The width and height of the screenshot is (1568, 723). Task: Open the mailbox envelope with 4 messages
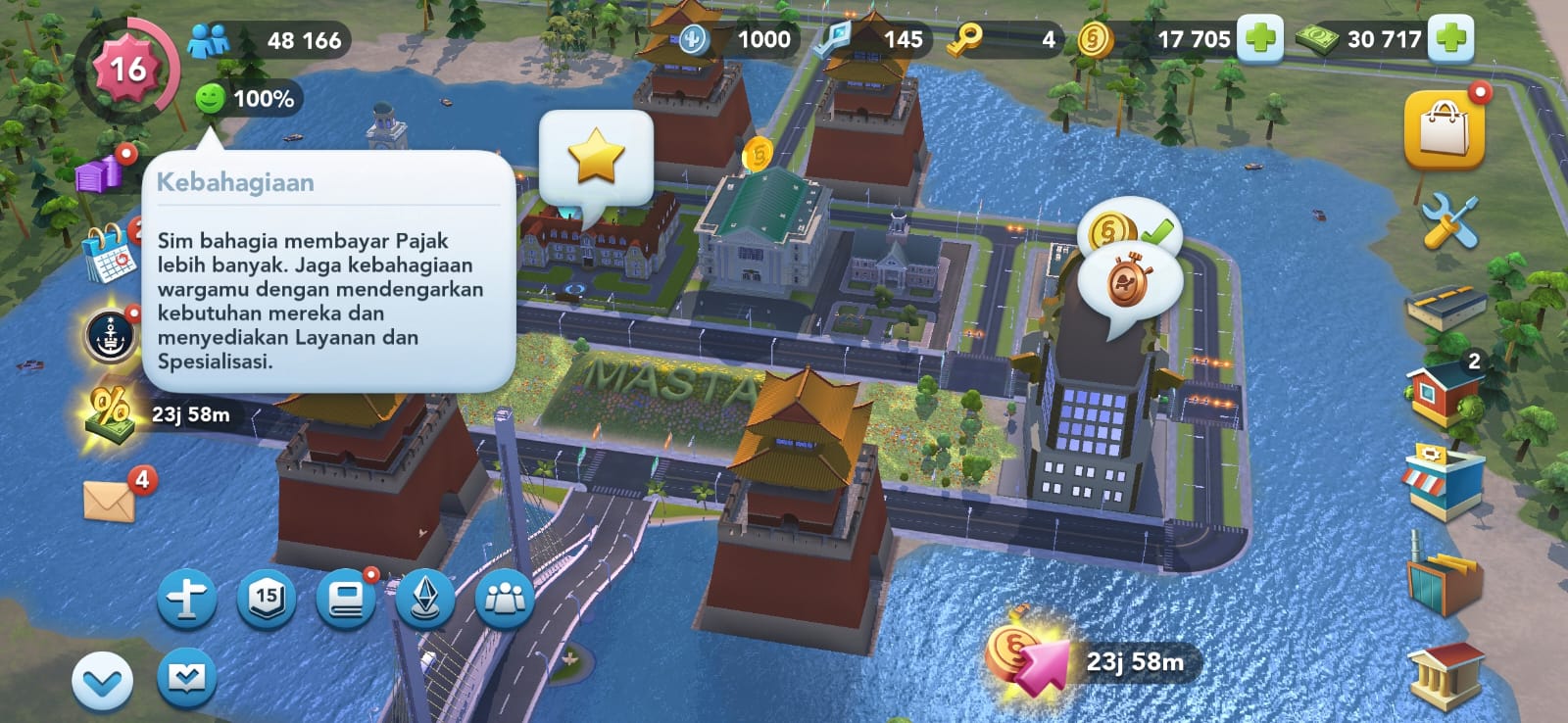coord(110,502)
